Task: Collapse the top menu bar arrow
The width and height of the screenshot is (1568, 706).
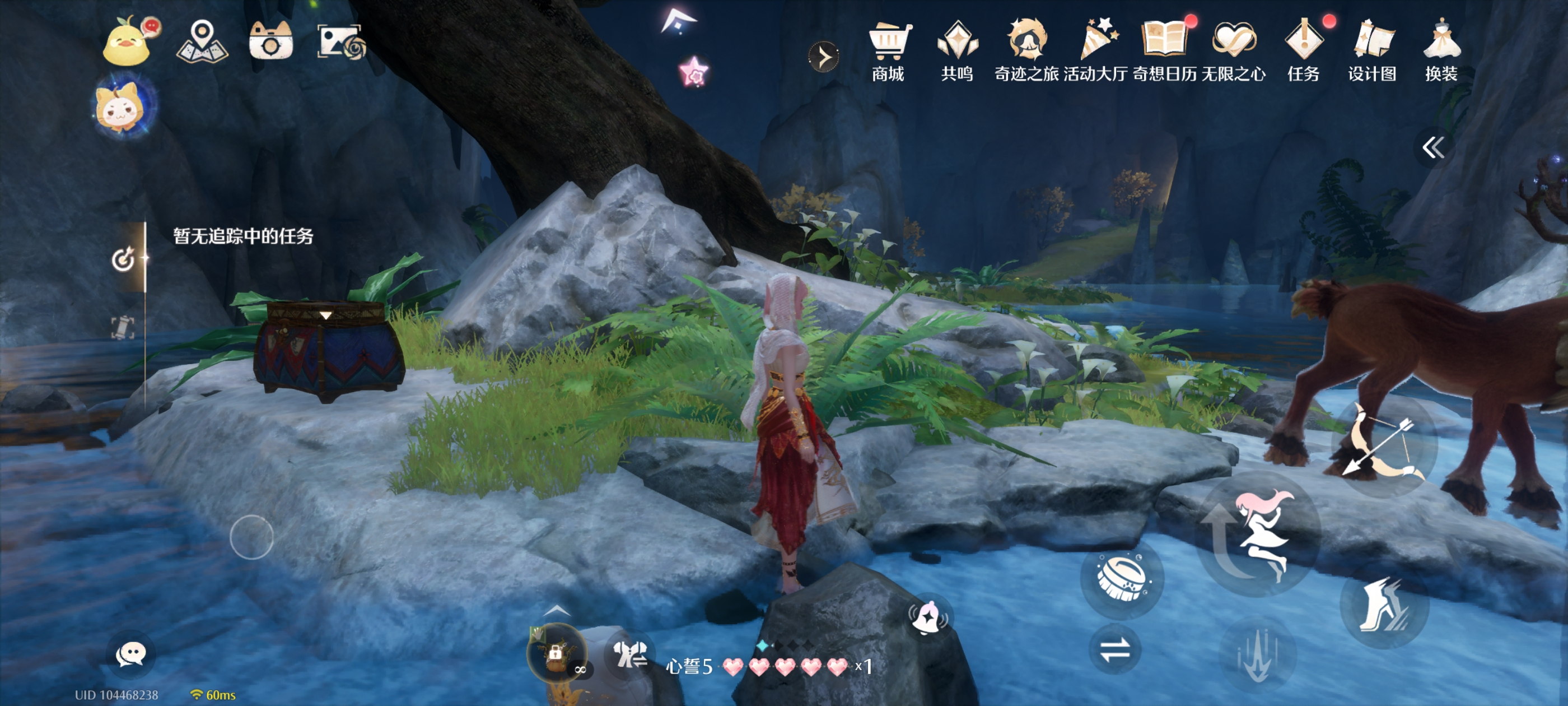Action: pos(824,57)
